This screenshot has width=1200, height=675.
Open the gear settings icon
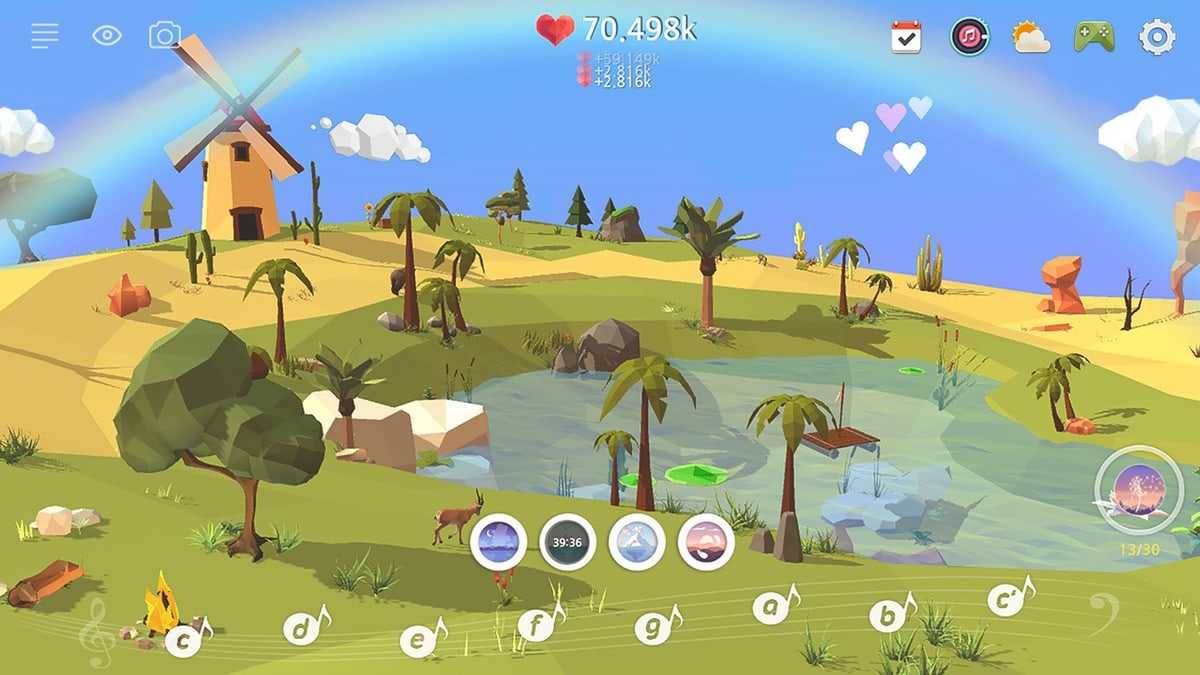pos(1157,37)
